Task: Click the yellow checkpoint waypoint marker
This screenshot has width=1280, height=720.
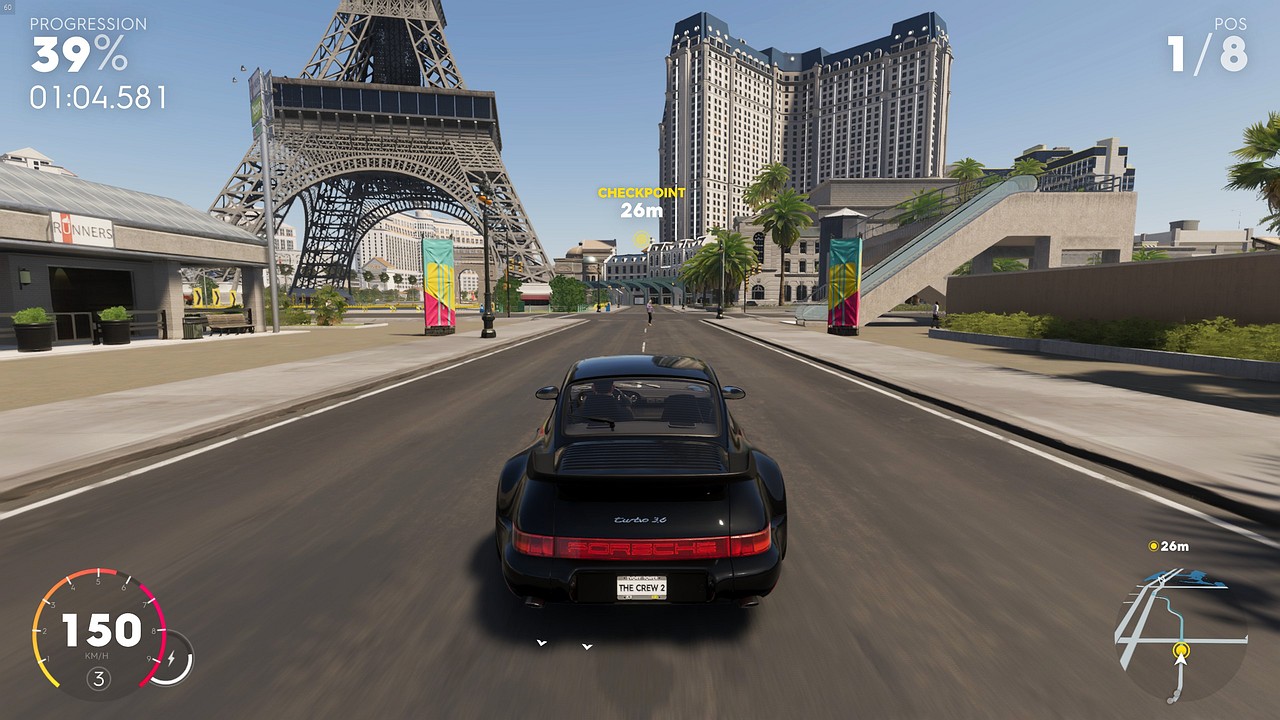Action: 641,240
